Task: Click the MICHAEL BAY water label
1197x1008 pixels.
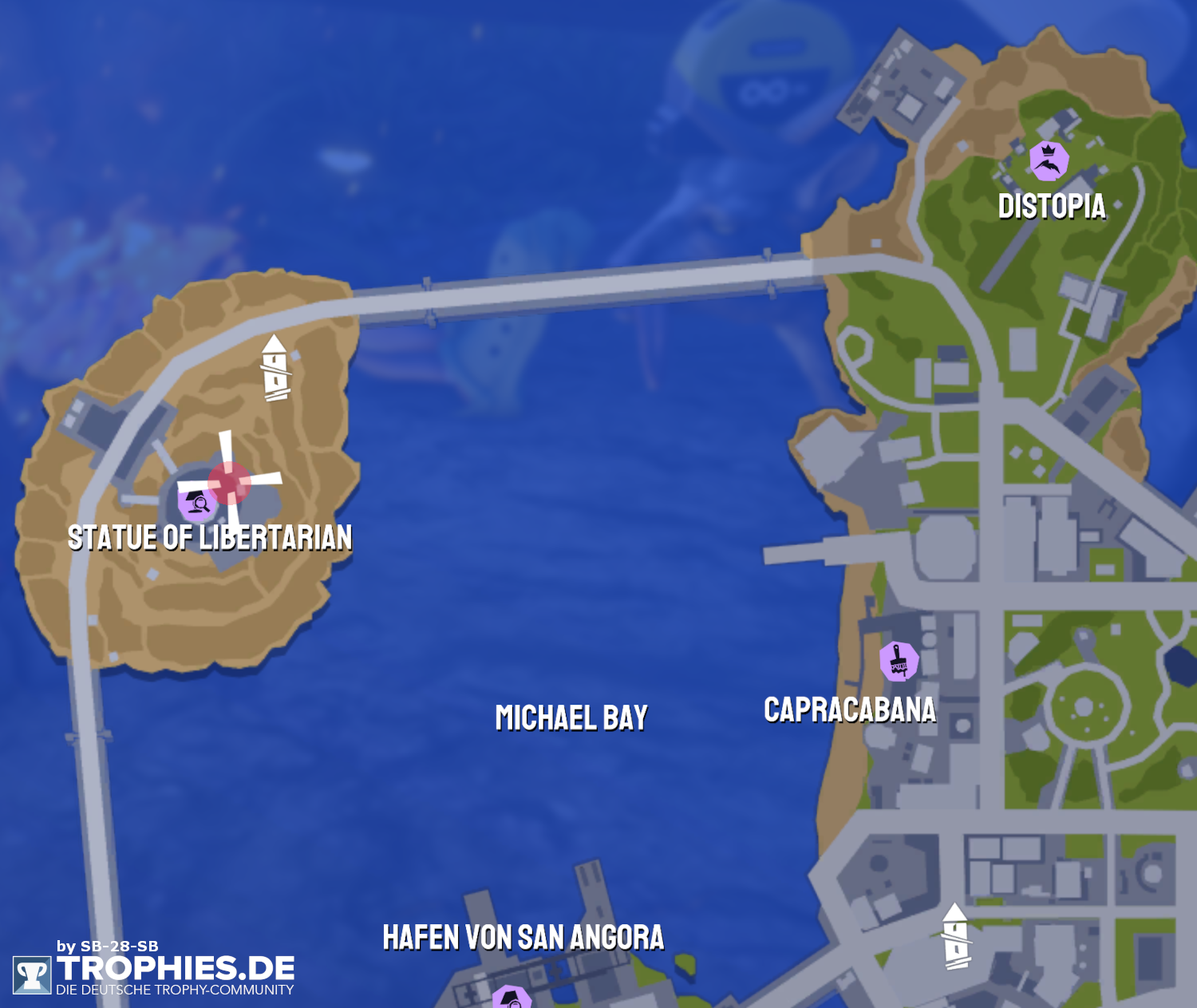Action: [x=571, y=717]
